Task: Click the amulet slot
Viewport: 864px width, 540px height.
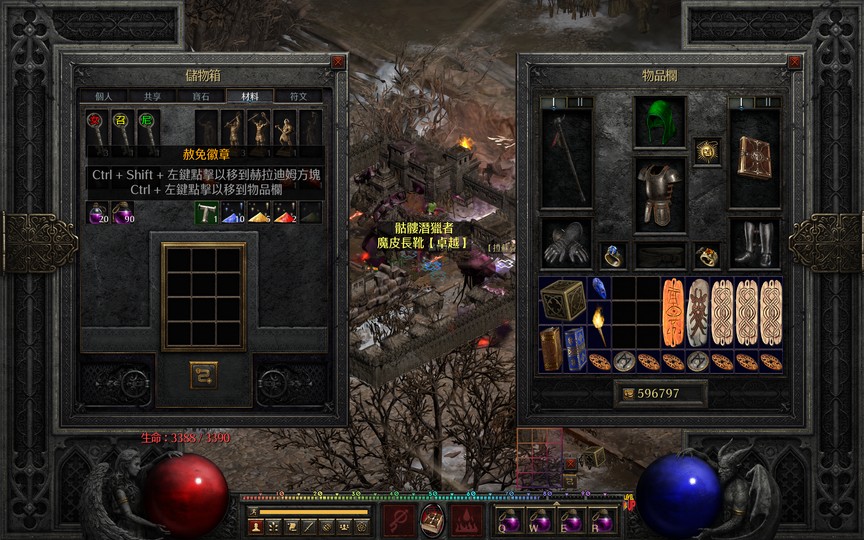Action: tap(707, 152)
